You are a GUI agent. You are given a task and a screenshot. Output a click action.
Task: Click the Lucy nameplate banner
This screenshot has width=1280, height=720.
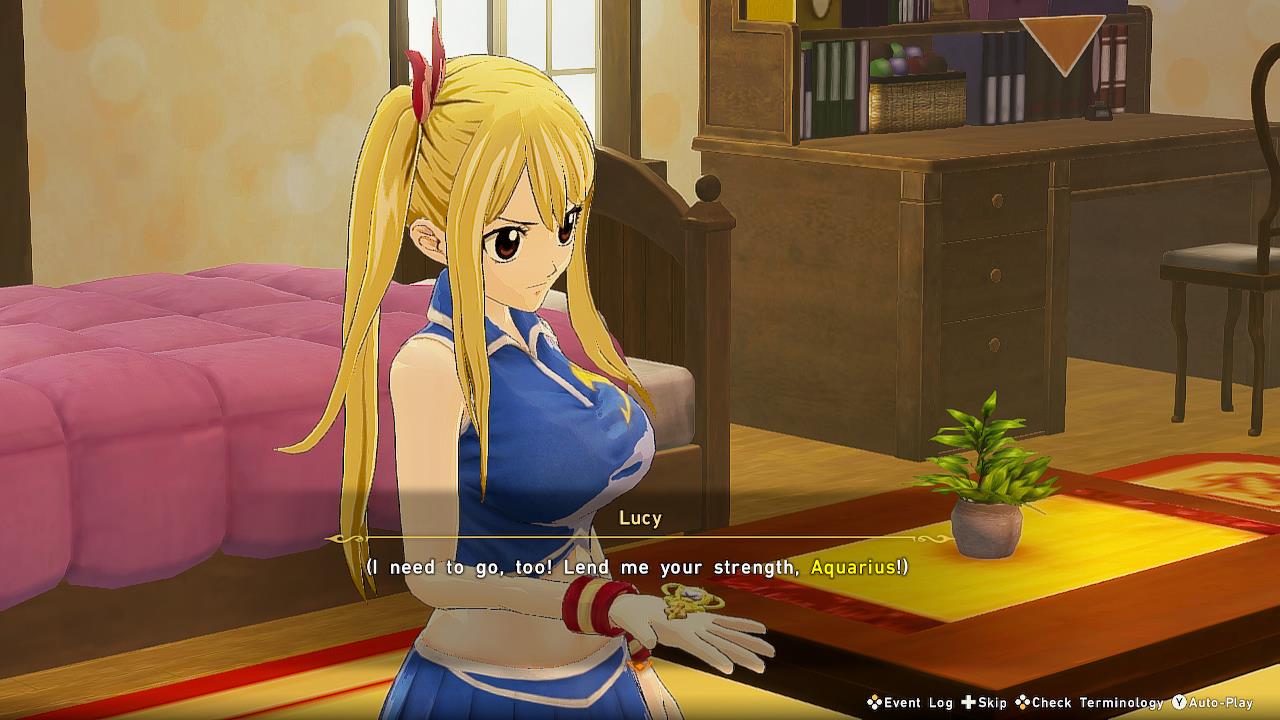[641, 518]
